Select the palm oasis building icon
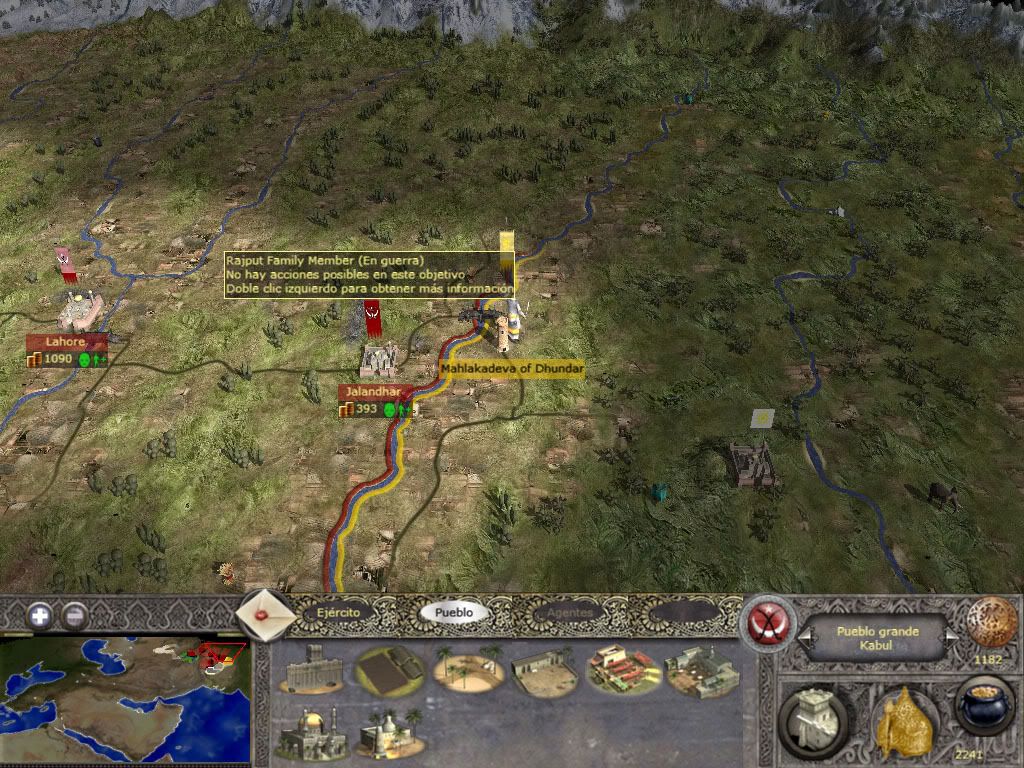Screen dimensions: 1024x768 pyautogui.click(x=465, y=669)
